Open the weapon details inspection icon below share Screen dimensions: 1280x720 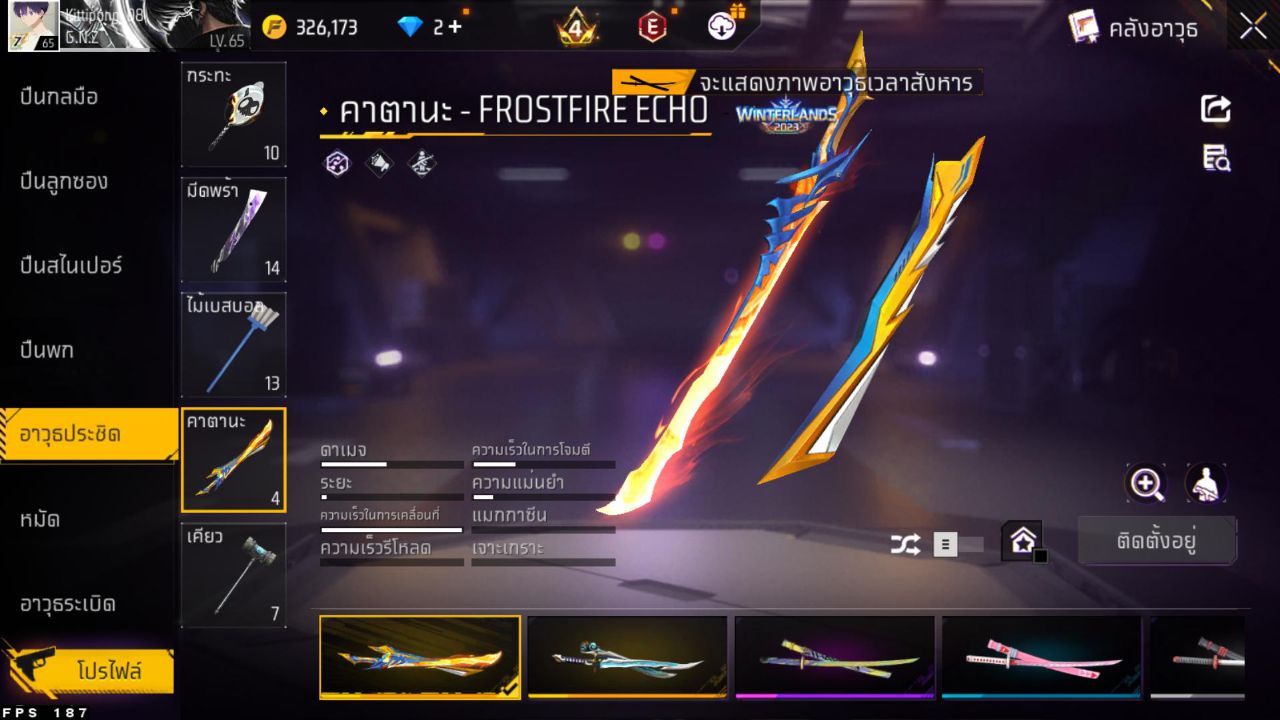pos(1215,157)
